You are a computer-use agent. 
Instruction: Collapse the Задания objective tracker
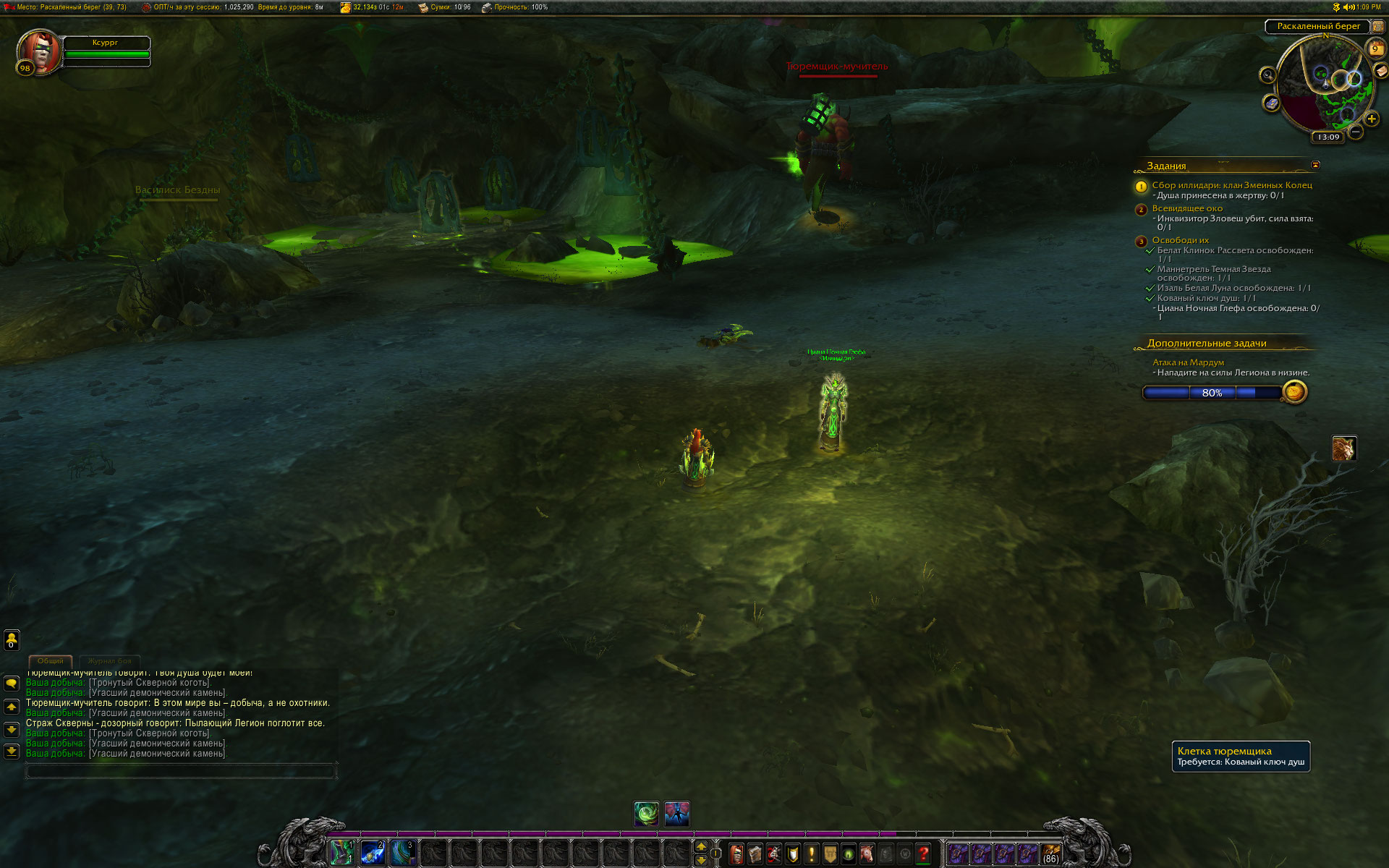tap(1315, 165)
